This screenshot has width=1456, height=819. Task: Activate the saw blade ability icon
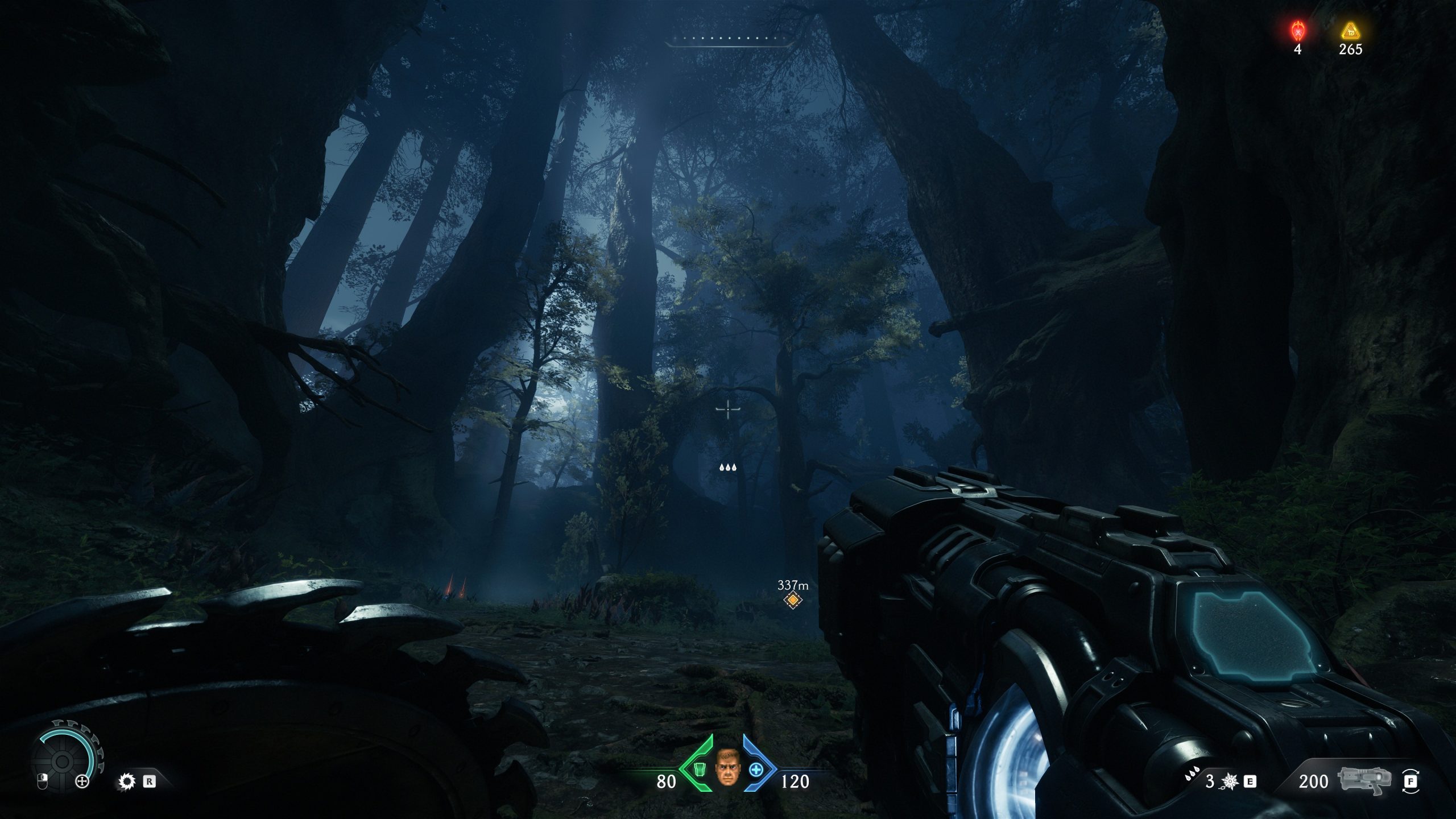coord(126,781)
